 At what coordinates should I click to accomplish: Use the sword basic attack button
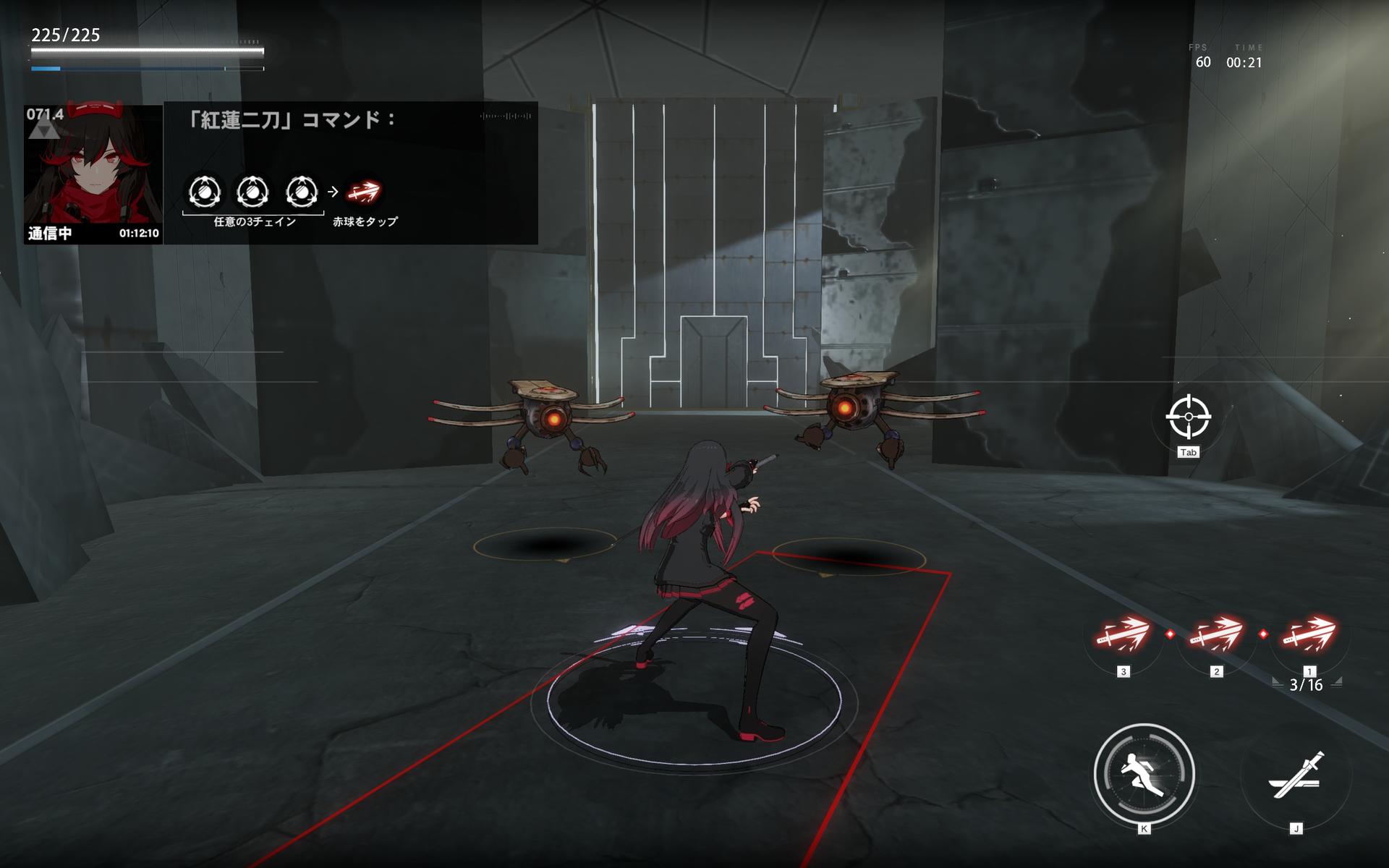click(x=1296, y=775)
